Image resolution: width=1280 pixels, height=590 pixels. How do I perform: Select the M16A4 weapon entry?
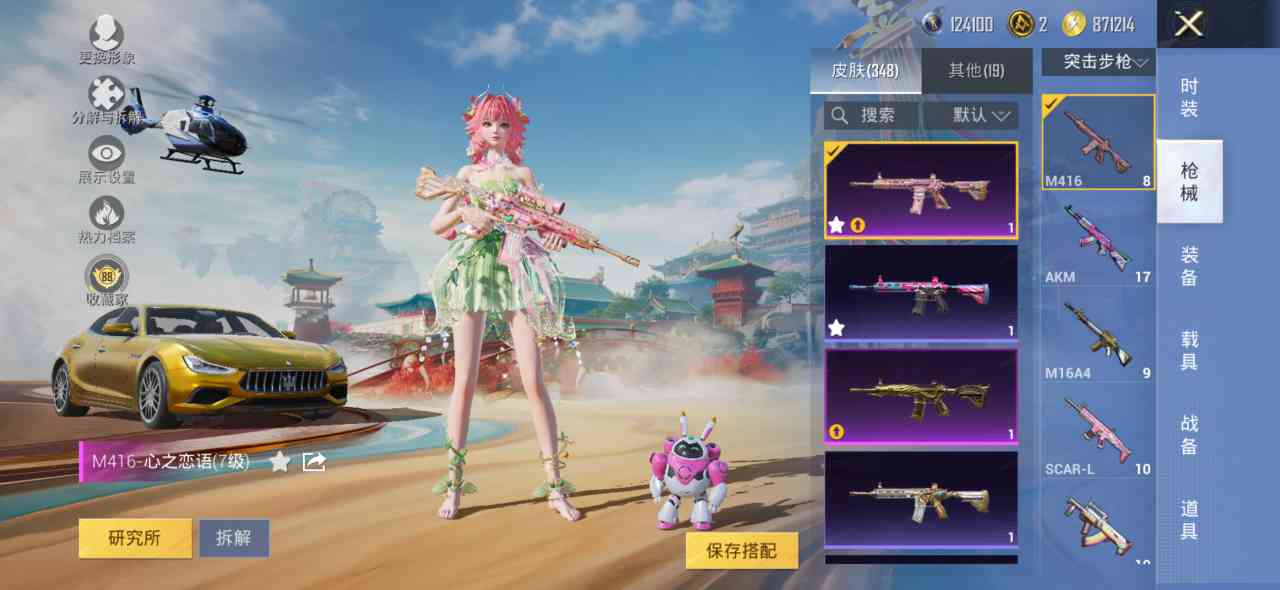(1098, 334)
